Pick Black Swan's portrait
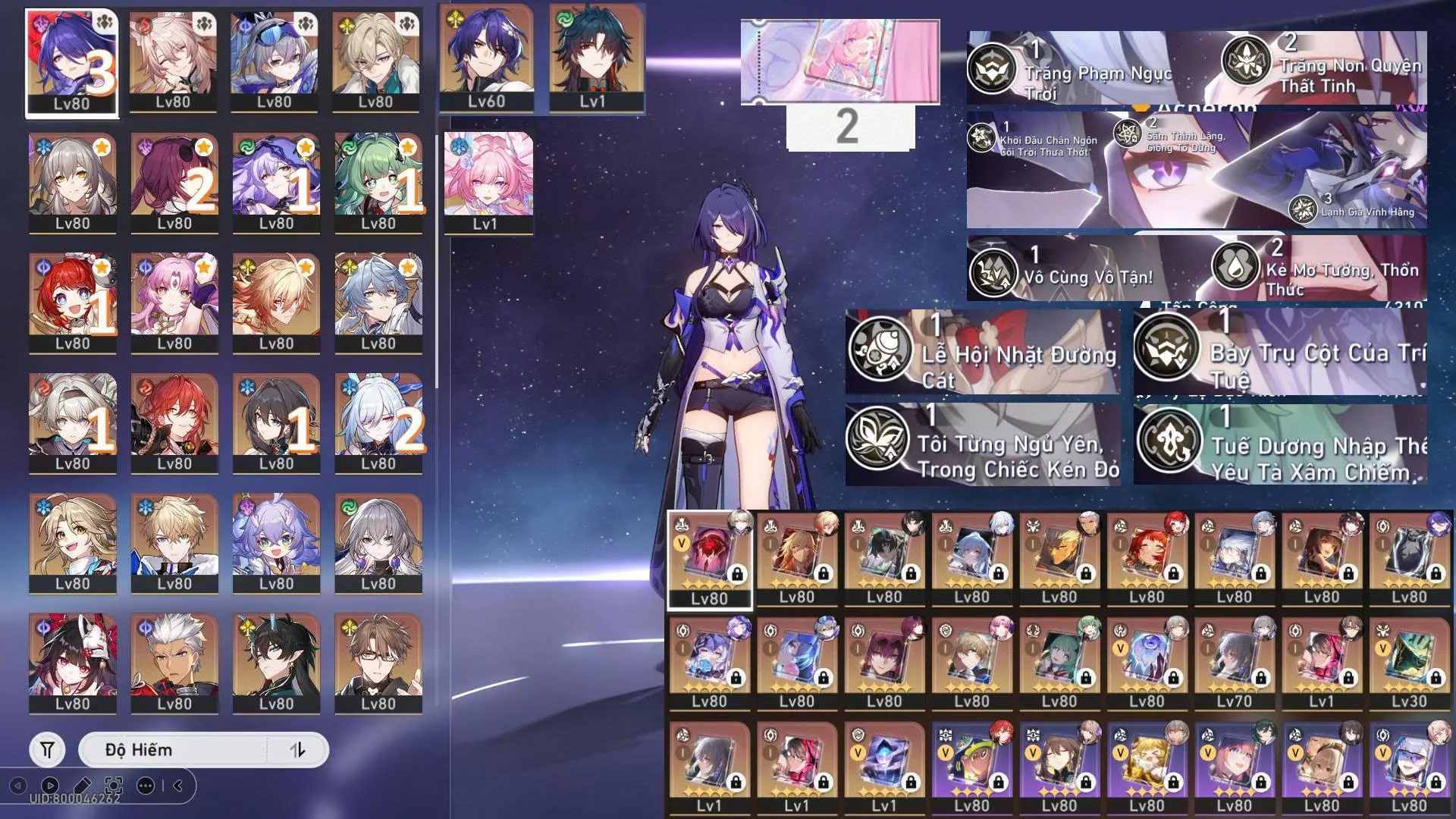The height and width of the screenshot is (819, 1456). pyautogui.click(x=276, y=182)
